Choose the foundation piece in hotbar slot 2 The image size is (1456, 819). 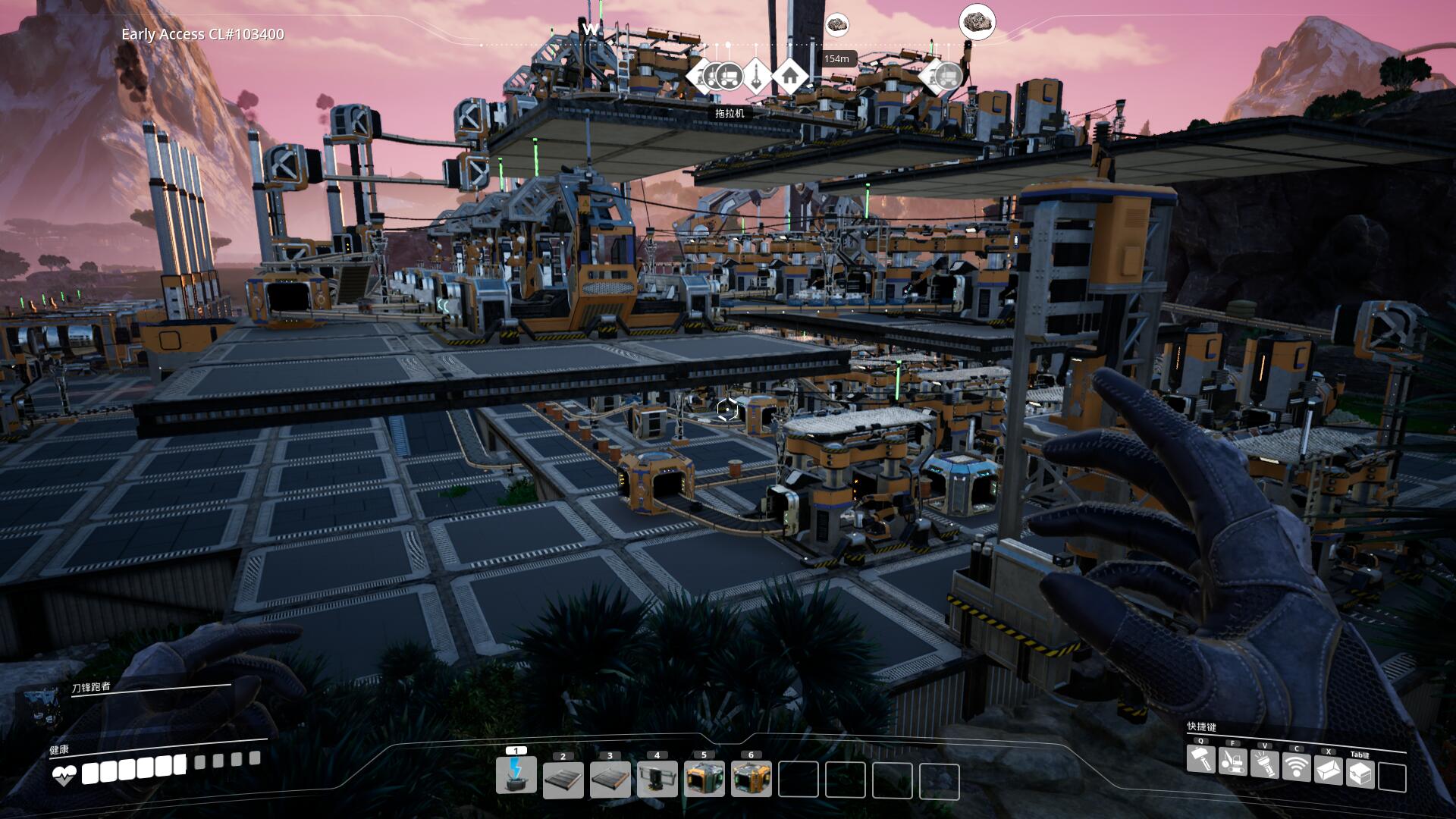coord(563,780)
